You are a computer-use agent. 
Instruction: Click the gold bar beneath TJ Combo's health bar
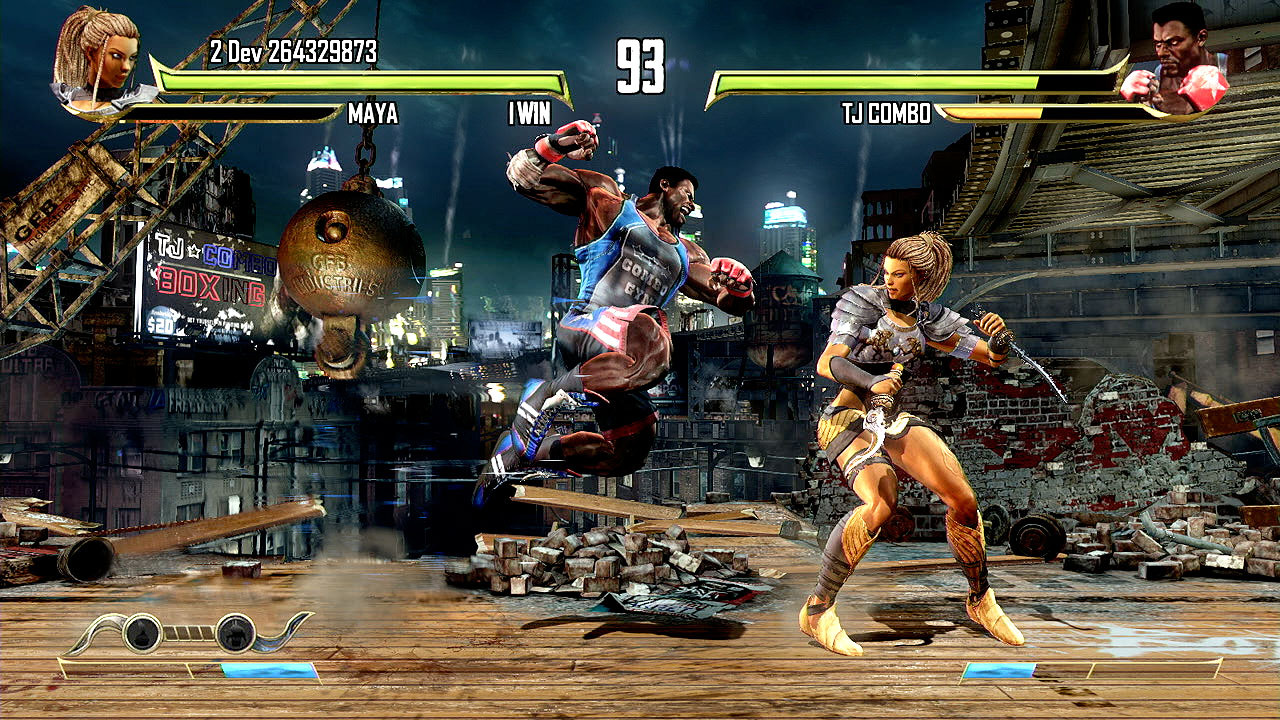(x=990, y=113)
